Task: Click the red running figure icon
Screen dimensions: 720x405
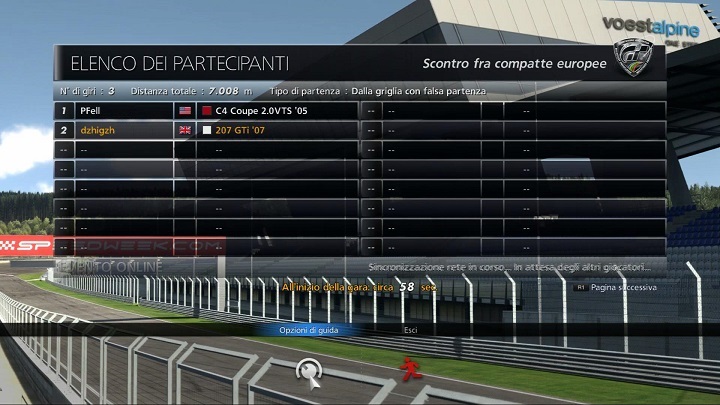Action: tap(410, 370)
